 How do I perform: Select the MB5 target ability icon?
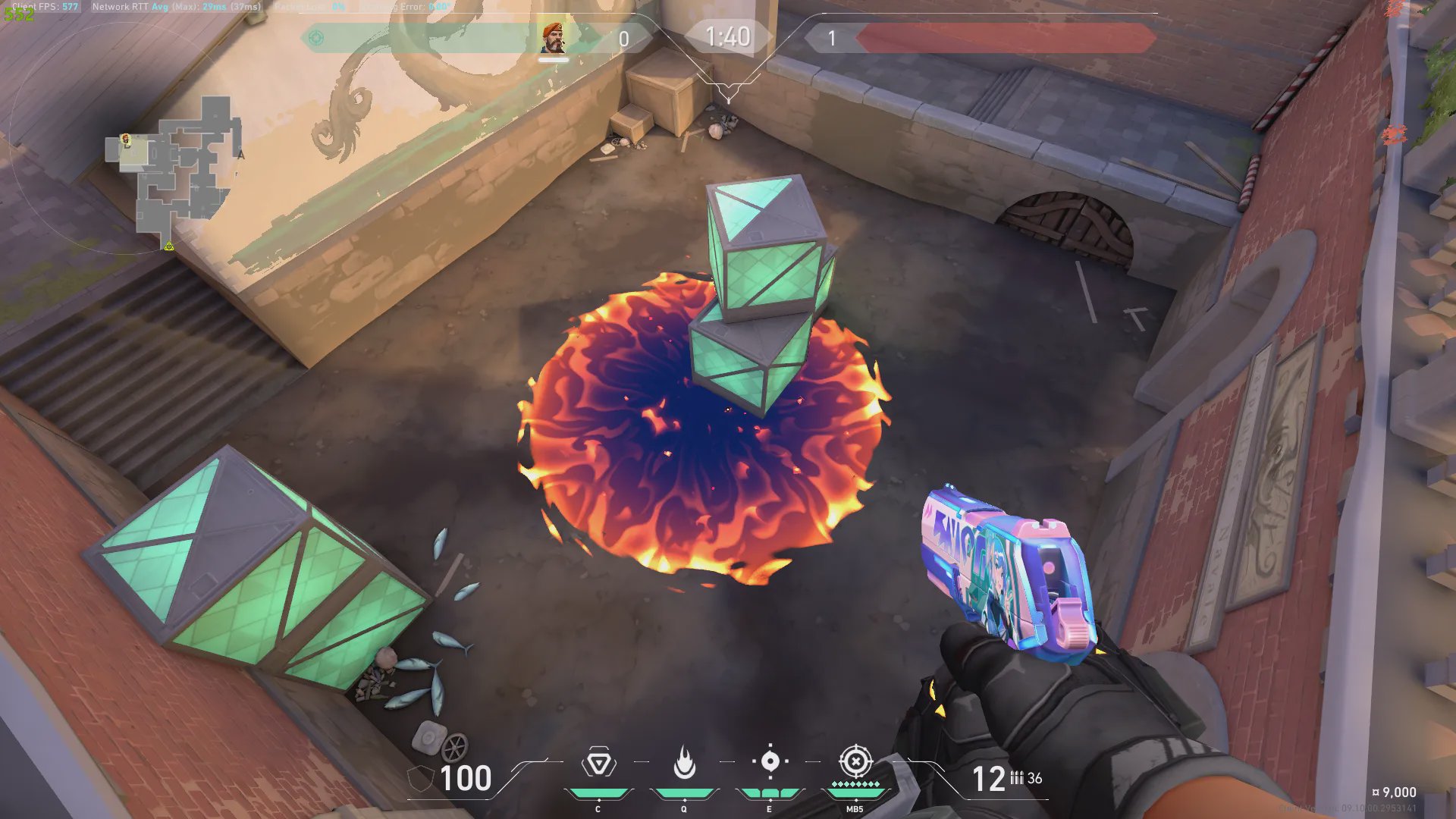click(x=855, y=761)
